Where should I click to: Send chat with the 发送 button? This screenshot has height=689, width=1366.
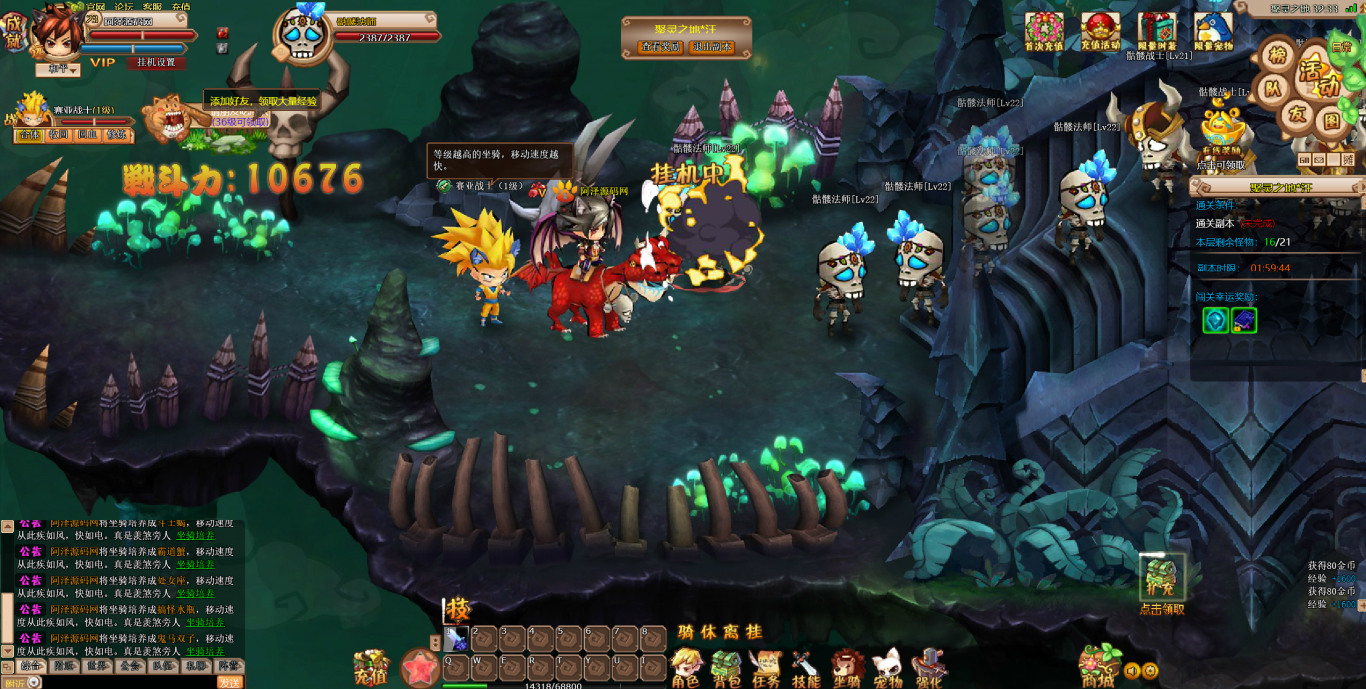point(230,682)
